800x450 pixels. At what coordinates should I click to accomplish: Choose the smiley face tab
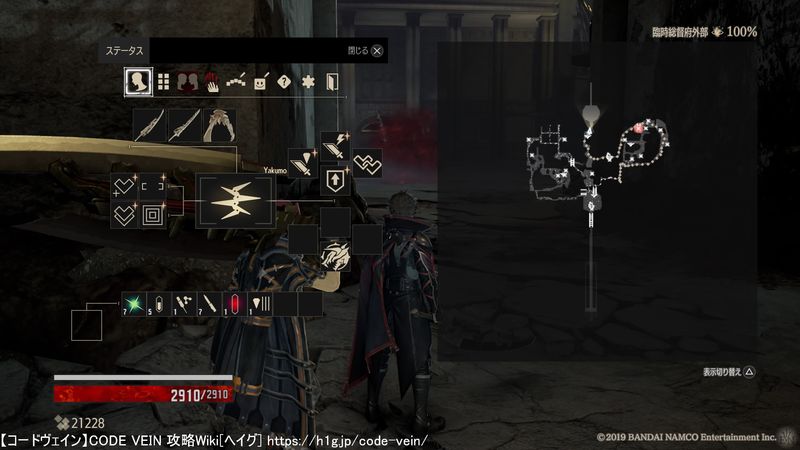(x=260, y=82)
